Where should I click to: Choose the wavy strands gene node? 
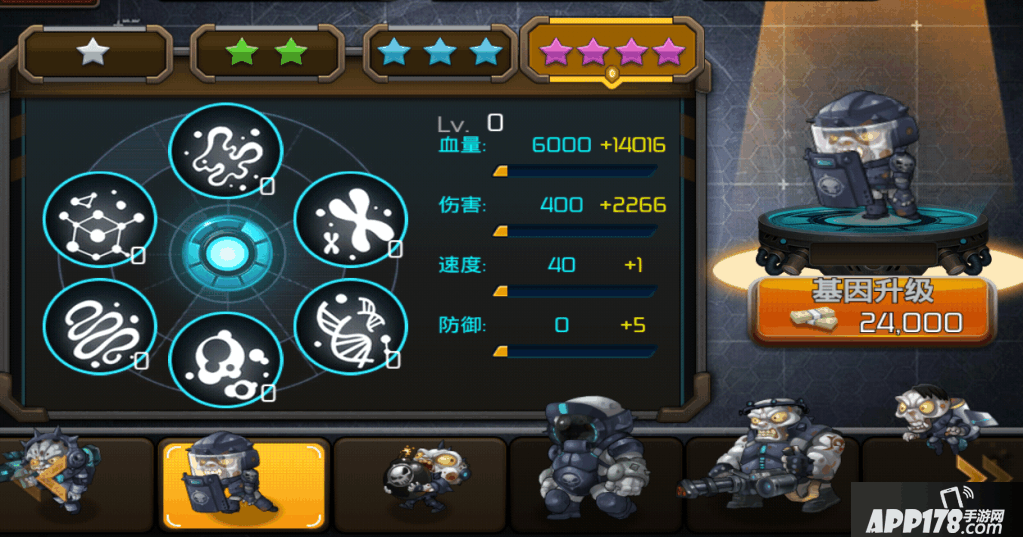coord(100,326)
